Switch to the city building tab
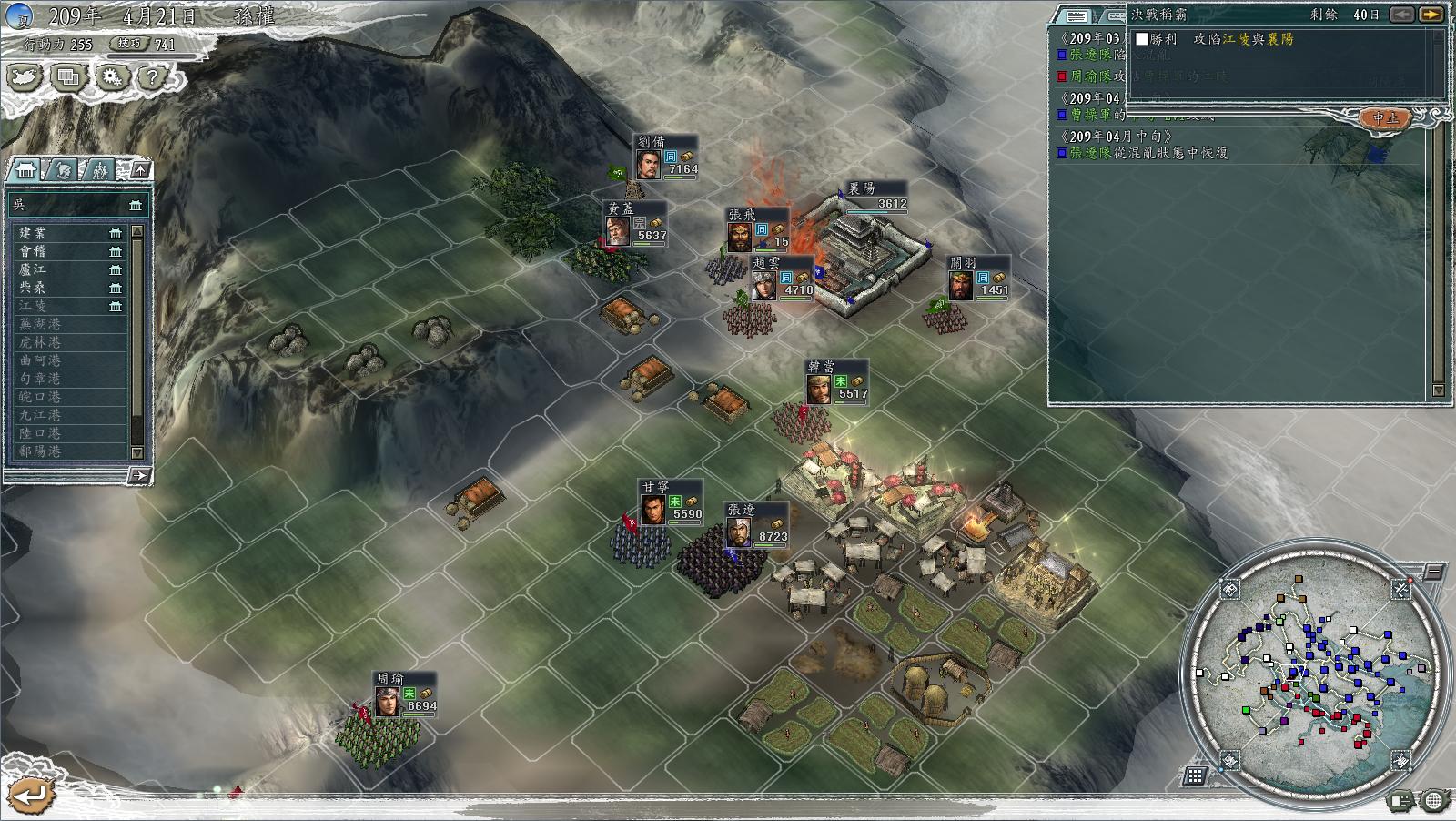The height and width of the screenshot is (821, 1456). click(25, 170)
